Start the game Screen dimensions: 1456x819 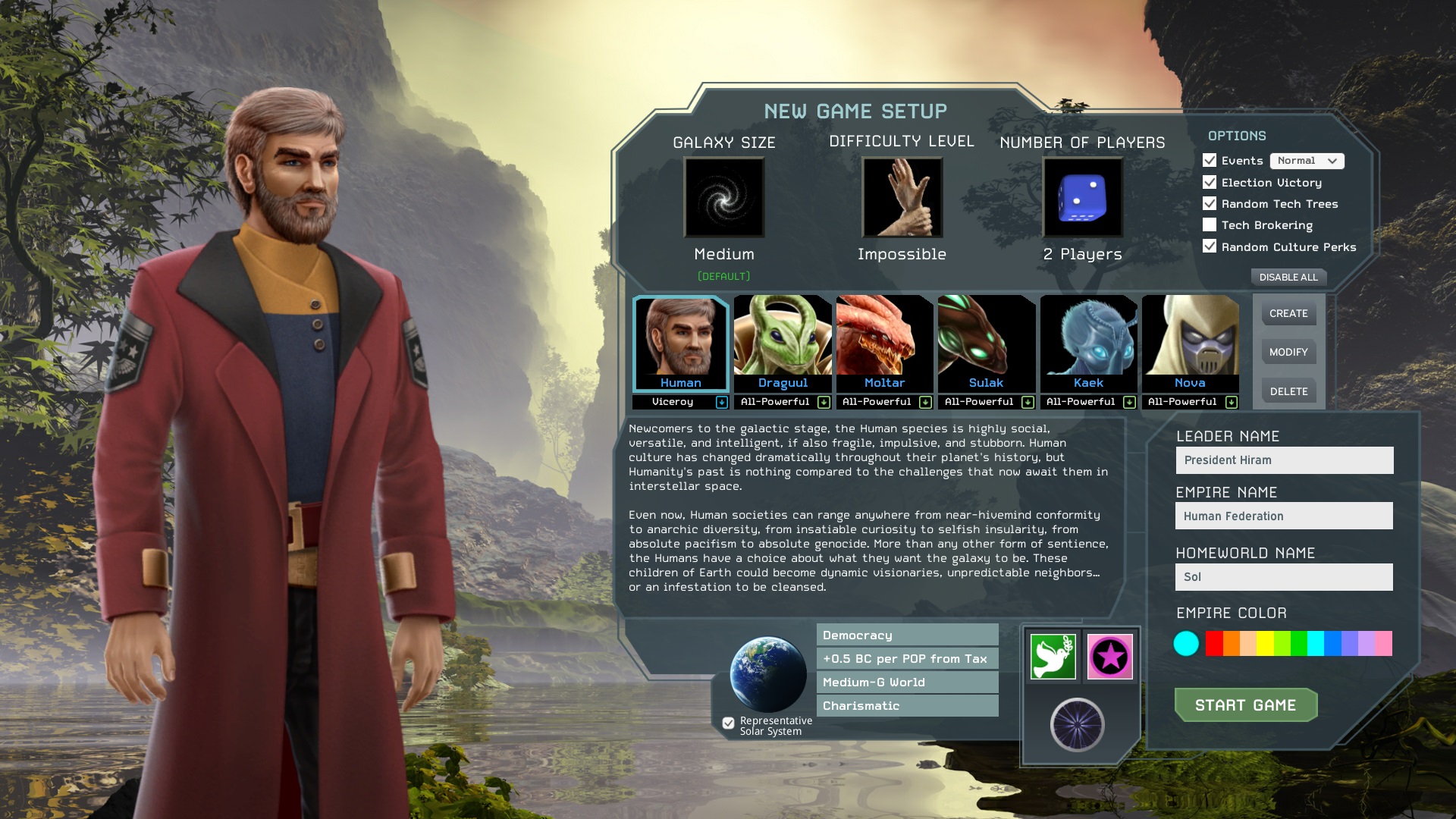[1245, 705]
